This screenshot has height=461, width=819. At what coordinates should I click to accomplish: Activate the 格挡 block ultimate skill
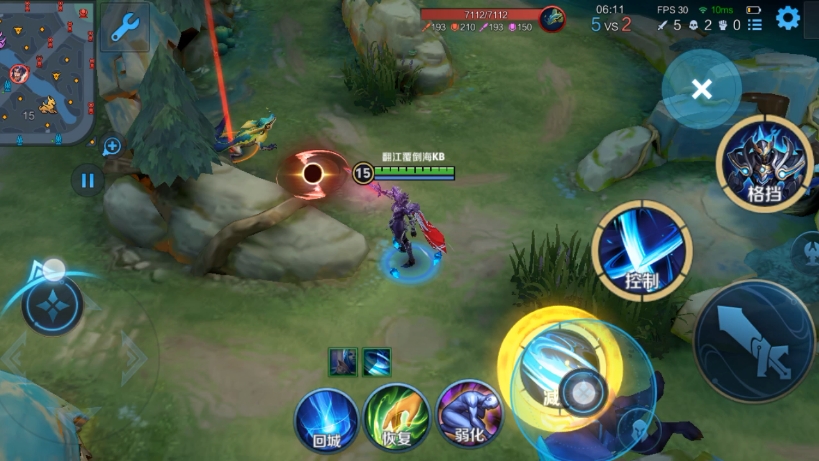tap(765, 164)
